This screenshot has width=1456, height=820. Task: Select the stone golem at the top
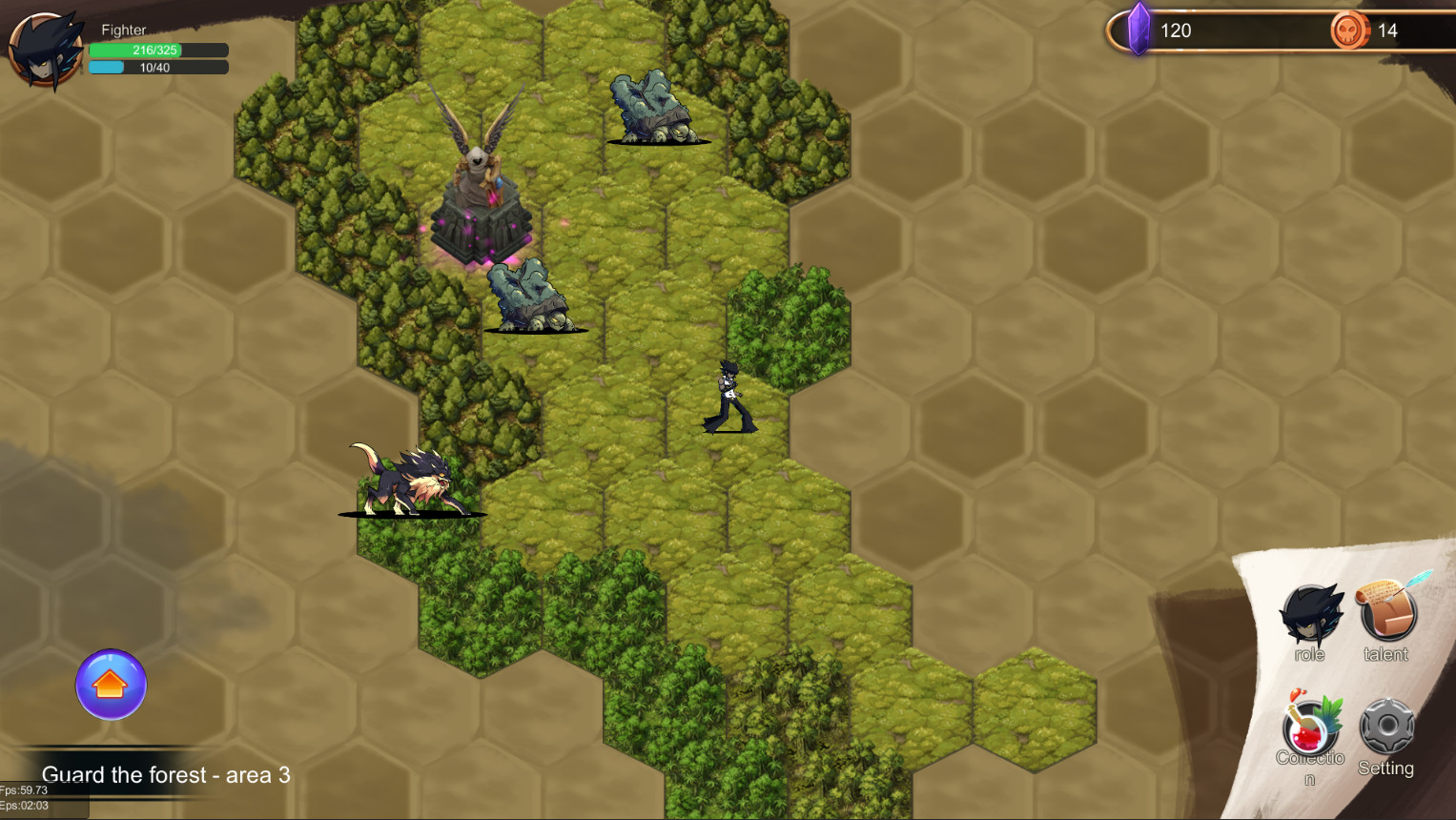(x=650, y=105)
